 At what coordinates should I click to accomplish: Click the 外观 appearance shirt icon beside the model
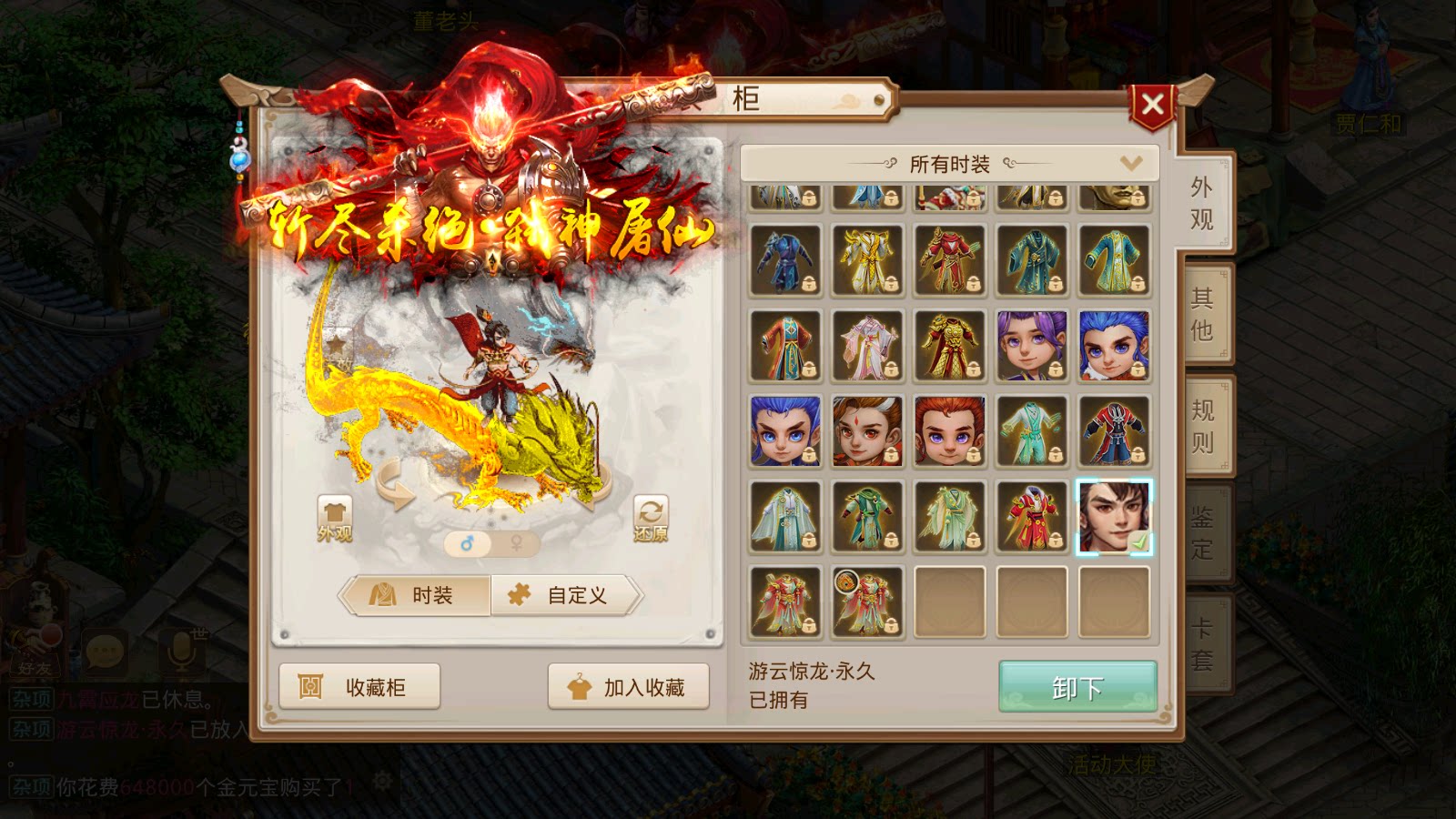click(335, 511)
